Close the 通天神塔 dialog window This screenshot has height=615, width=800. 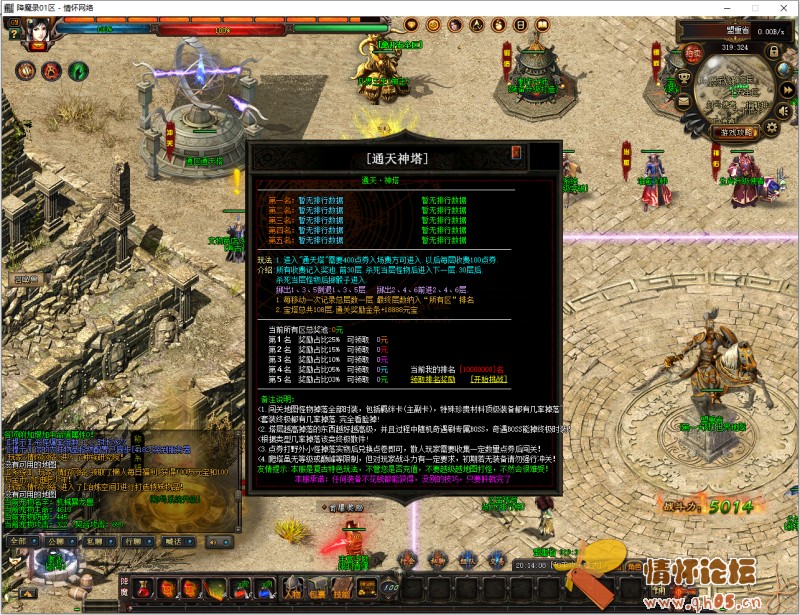coord(516,152)
